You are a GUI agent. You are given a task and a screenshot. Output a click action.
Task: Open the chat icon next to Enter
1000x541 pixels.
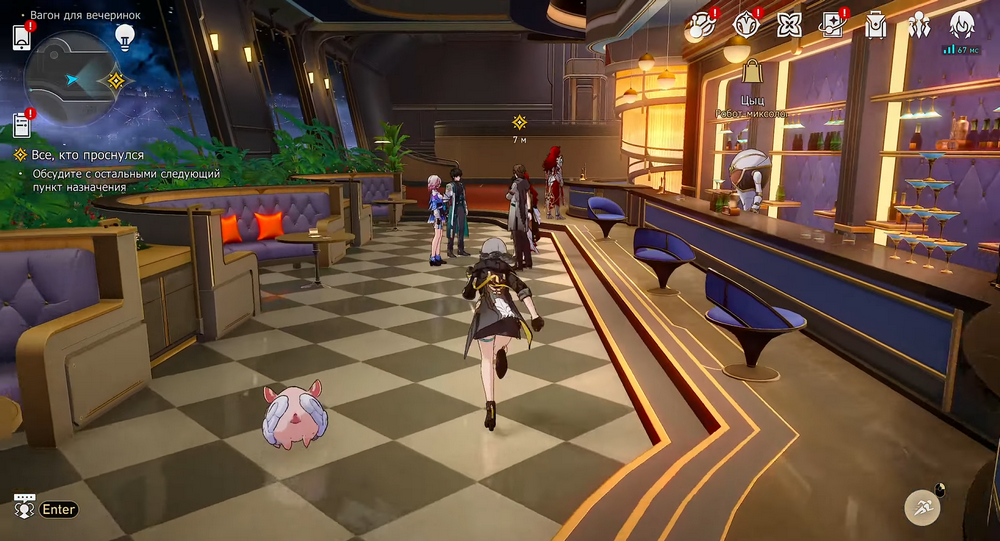click(x=25, y=508)
